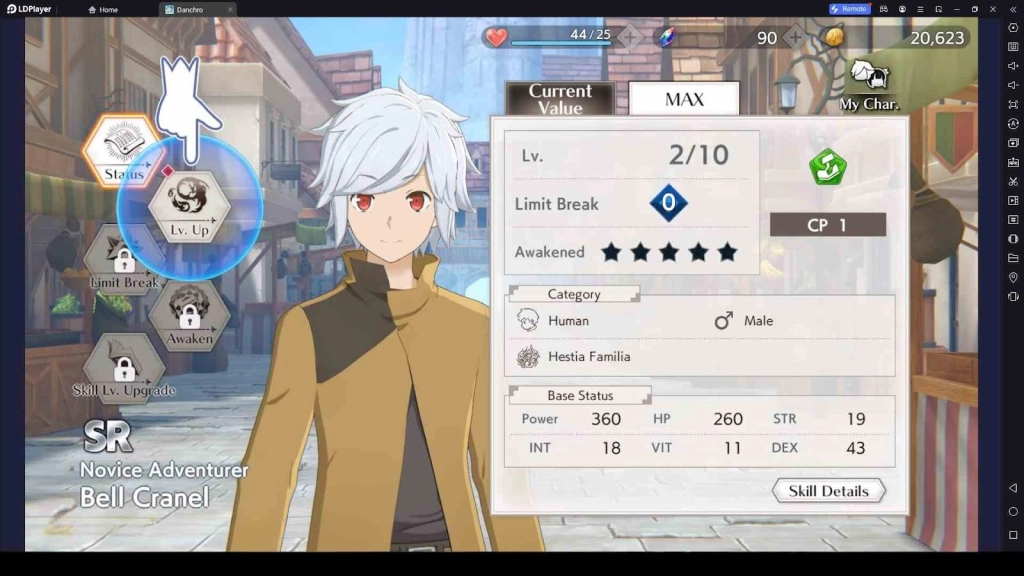The width and height of the screenshot is (1024, 576).
Task: Open Skill Details
Action: [829, 491]
